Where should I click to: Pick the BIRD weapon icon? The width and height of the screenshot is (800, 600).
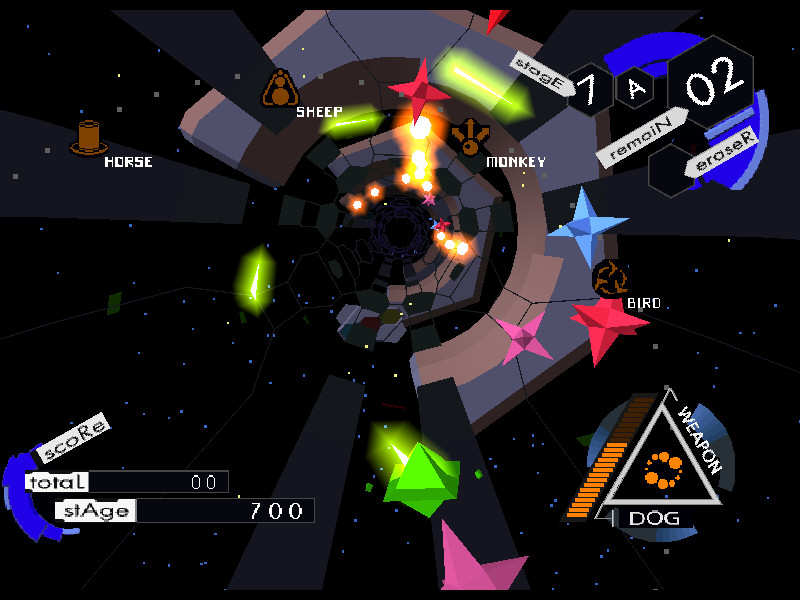tap(609, 277)
